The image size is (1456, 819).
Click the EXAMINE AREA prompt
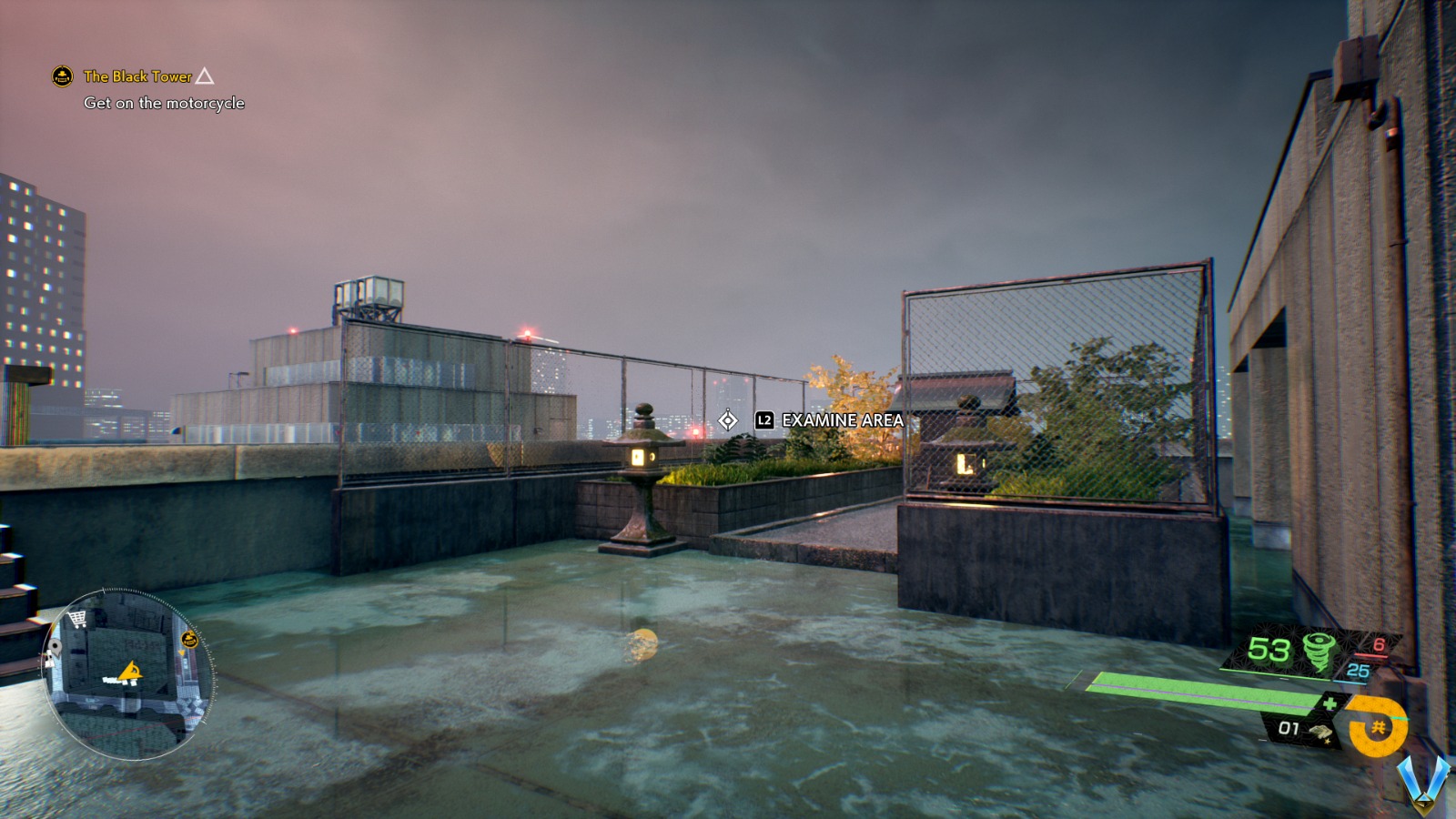842,421
